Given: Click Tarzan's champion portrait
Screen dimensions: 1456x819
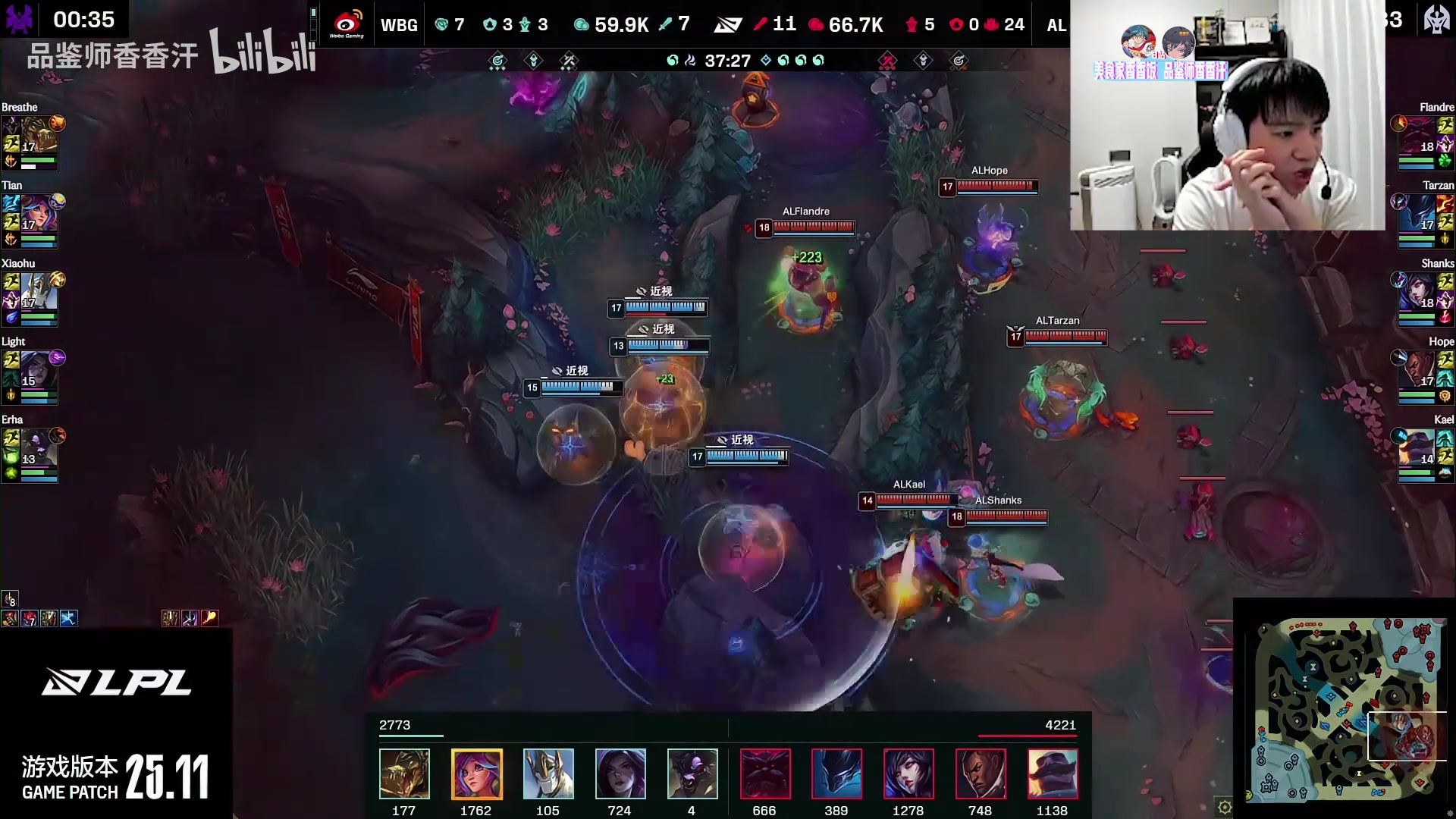Looking at the screenshot, I should pyautogui.click(x=1417, y=215).
